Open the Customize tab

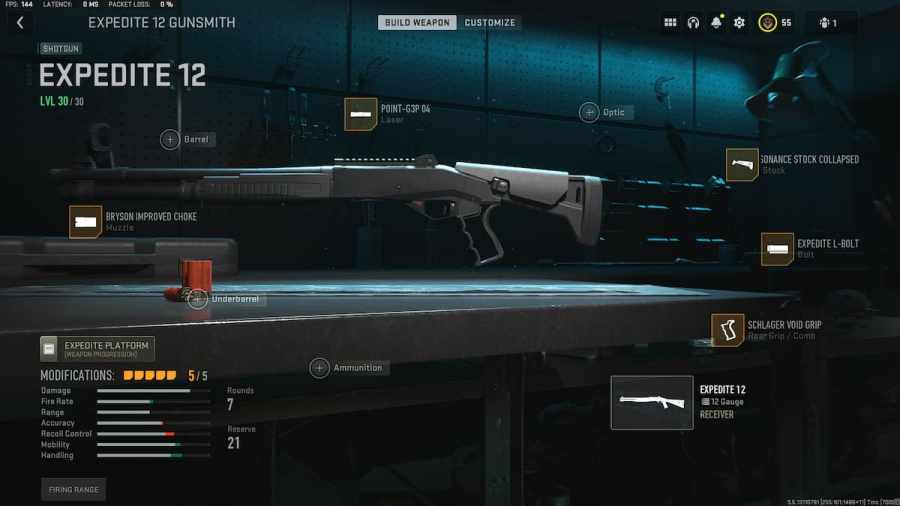[490, 23]
